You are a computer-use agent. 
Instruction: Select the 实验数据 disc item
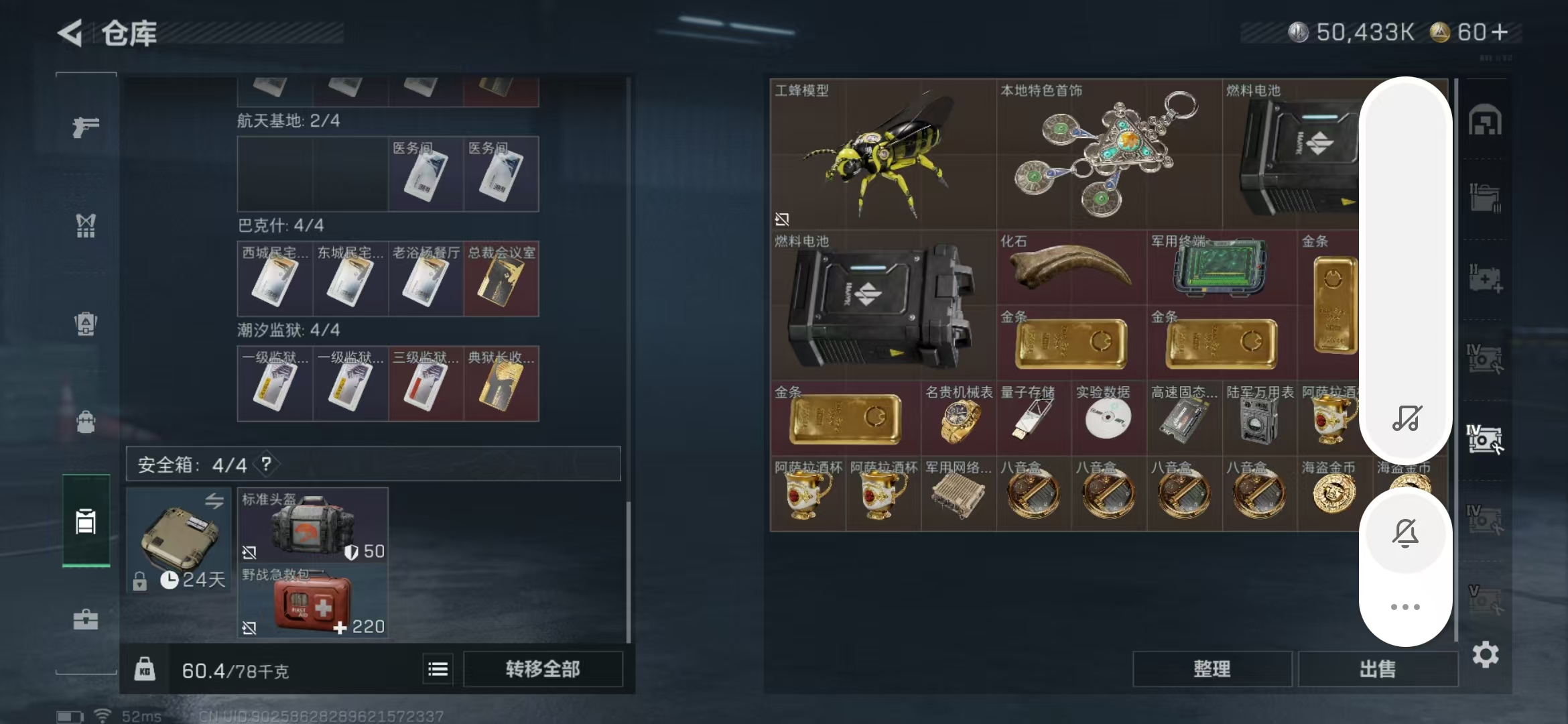coord(1108,420)
